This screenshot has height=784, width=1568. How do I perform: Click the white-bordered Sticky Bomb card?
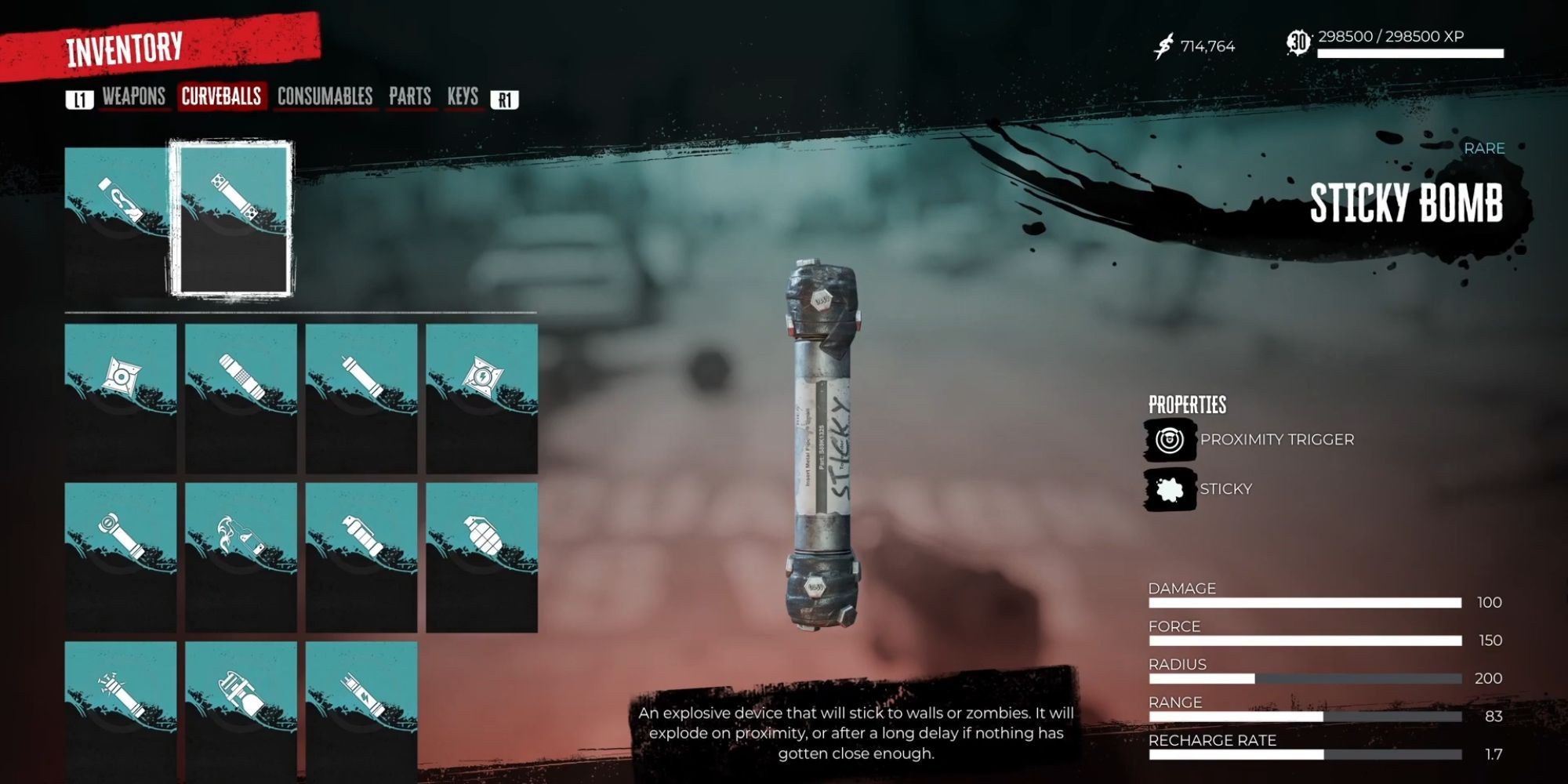pos(233,219)
